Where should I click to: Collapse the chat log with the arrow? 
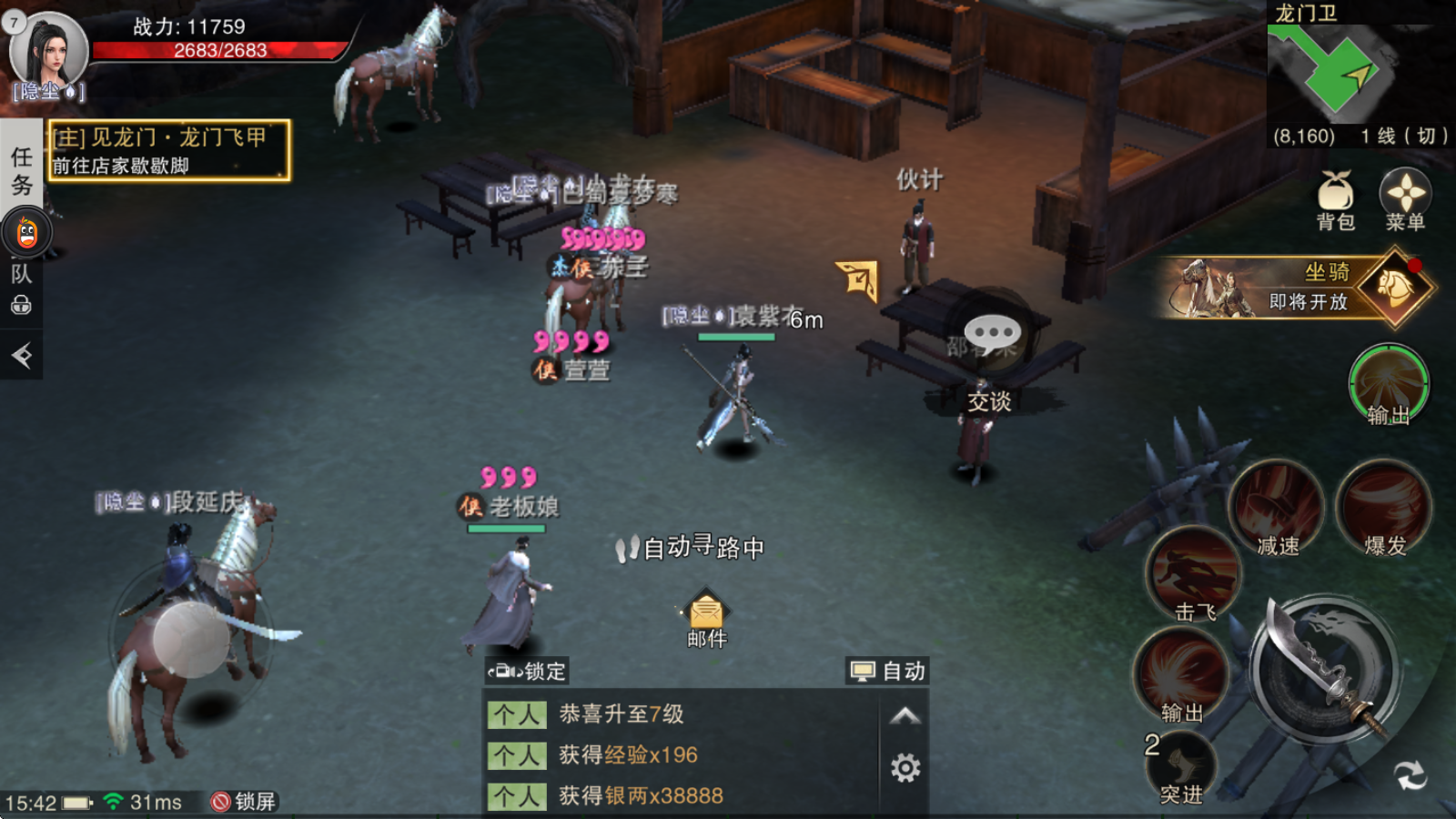coord(906,715)
